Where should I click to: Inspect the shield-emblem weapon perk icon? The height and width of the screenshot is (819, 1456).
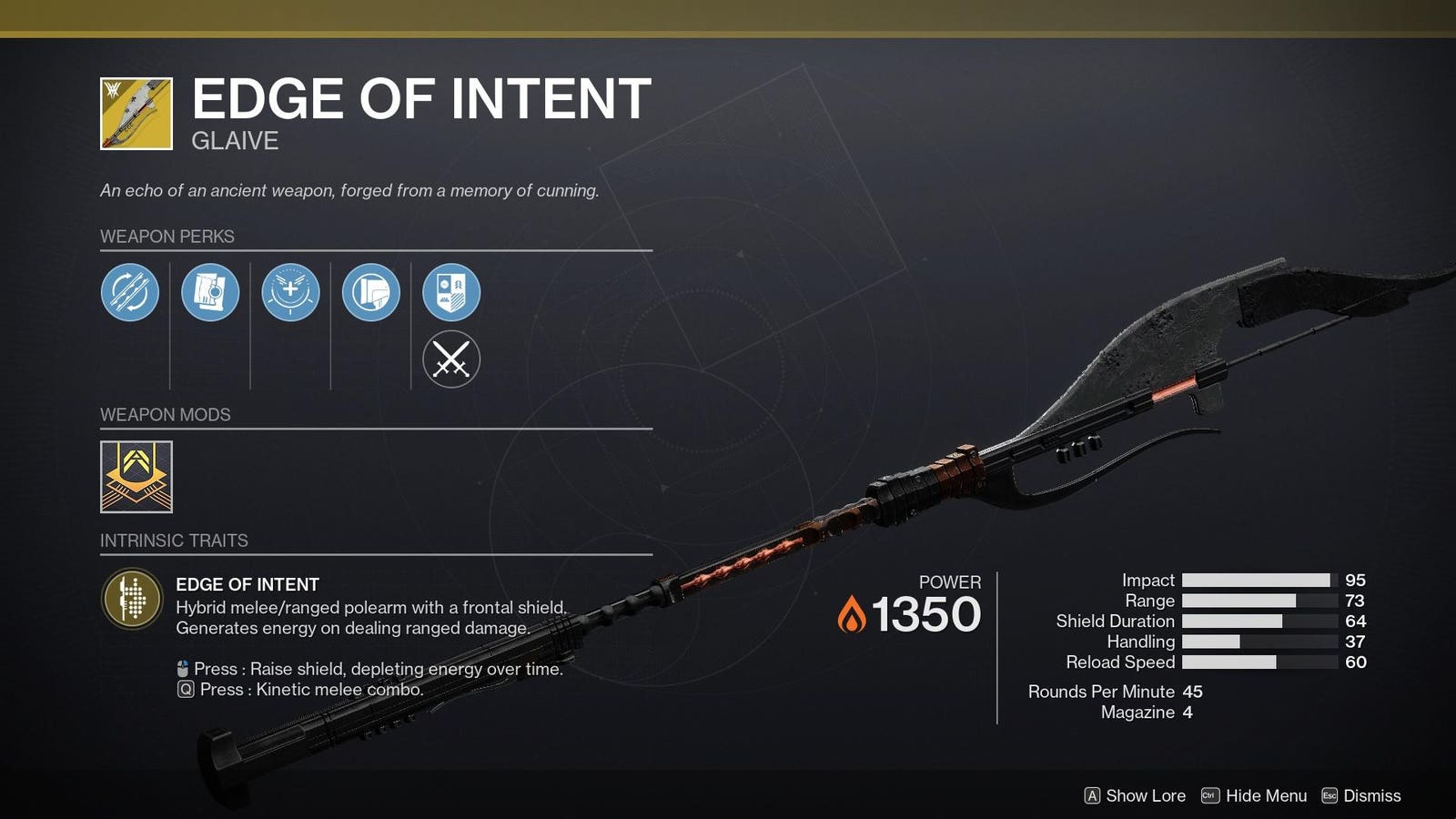click(450, 292)
